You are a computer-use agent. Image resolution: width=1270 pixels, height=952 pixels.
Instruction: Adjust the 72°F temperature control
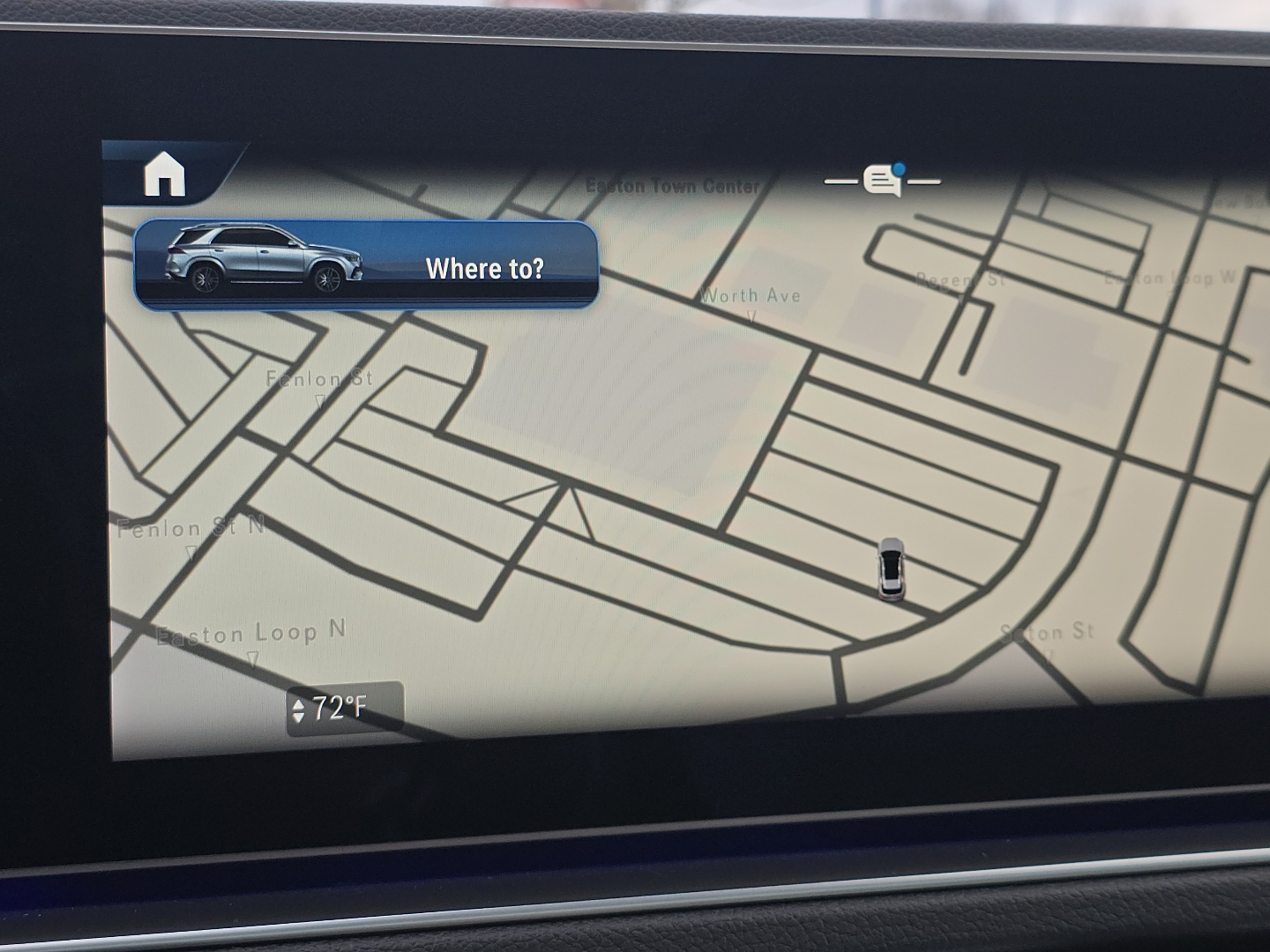344,708
